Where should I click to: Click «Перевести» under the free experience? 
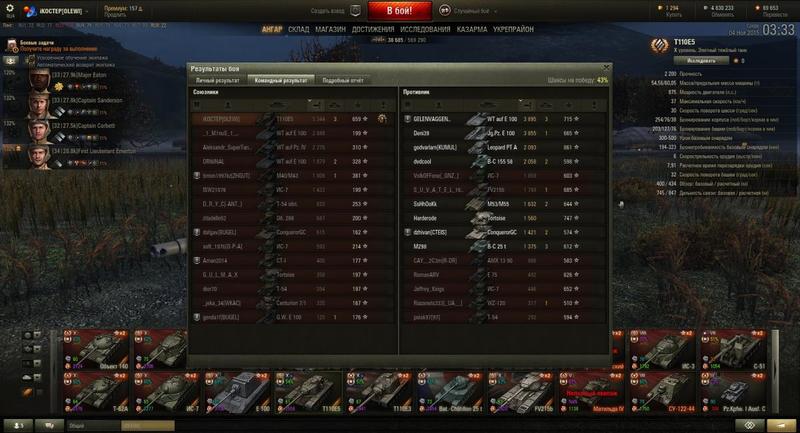768,16
